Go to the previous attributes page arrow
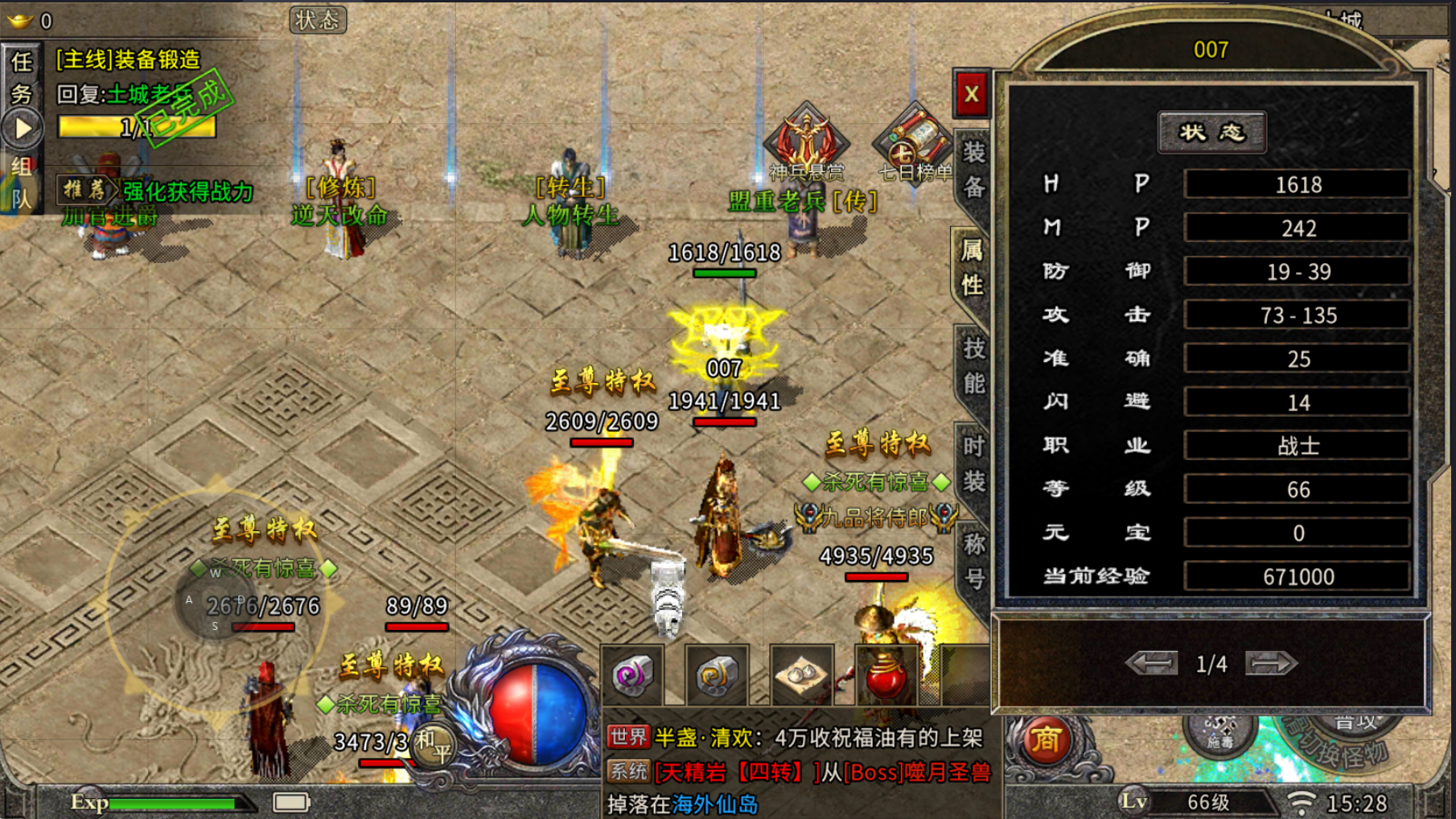 pos(1152,664)
